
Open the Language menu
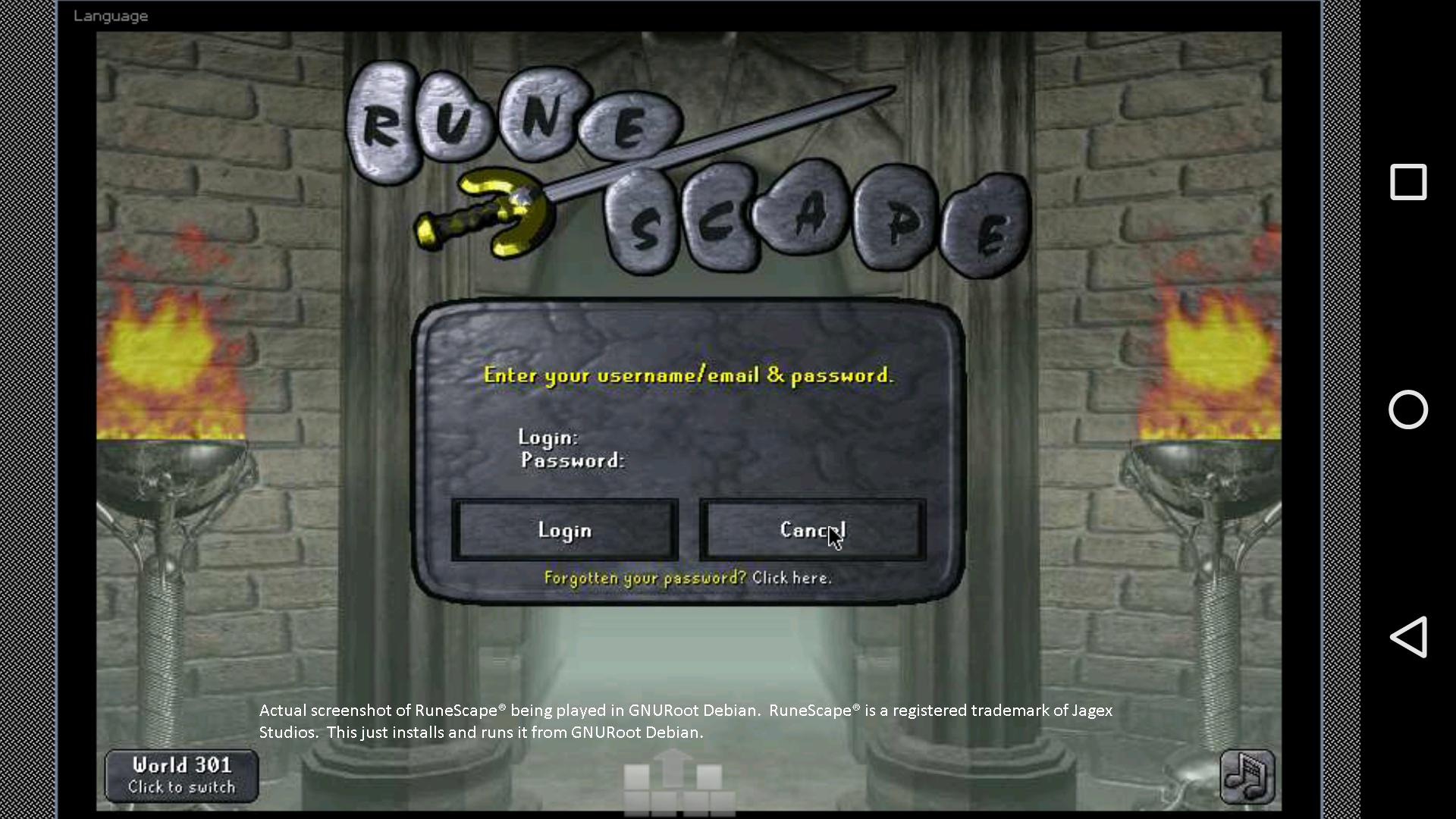111,15
